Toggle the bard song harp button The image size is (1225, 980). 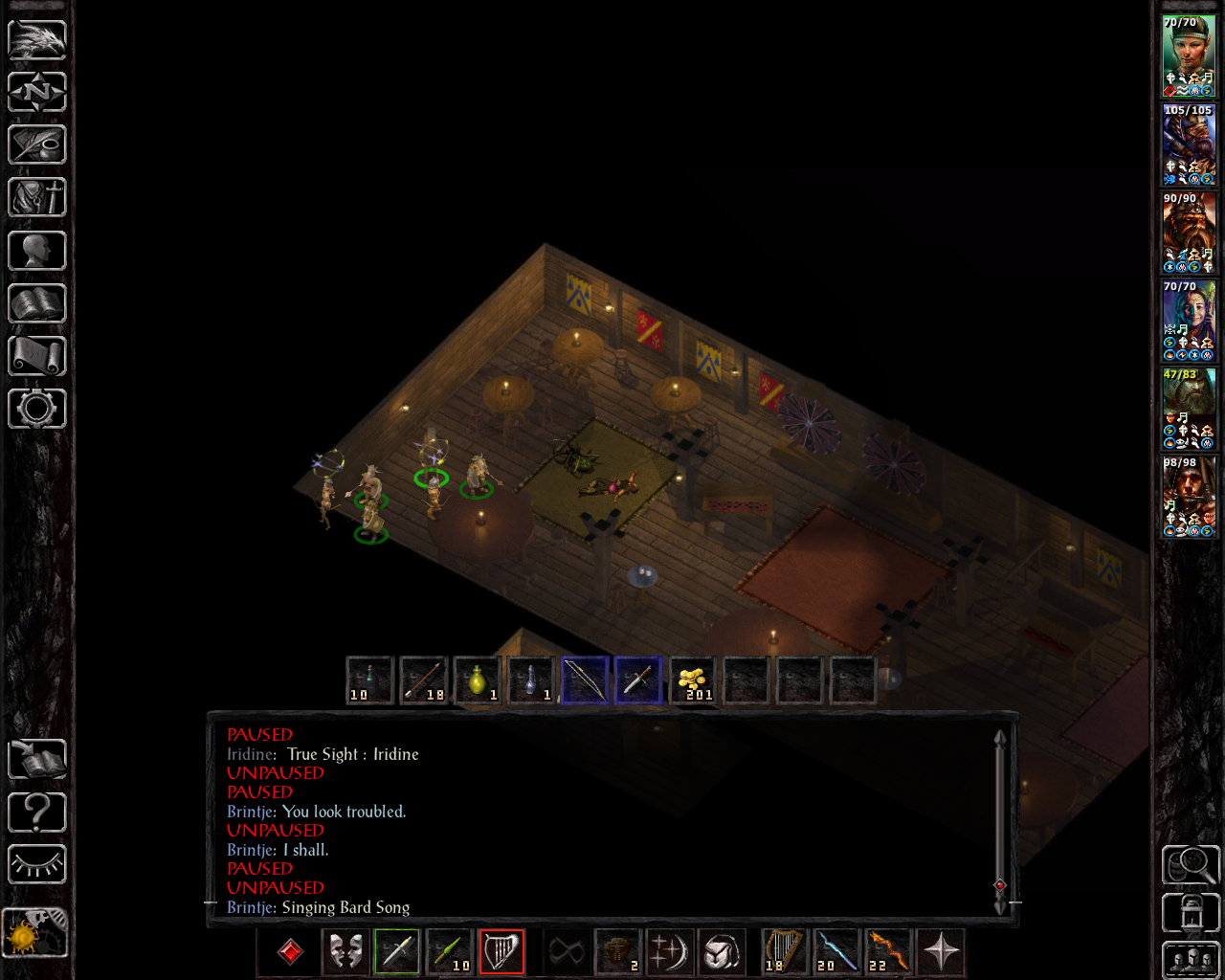pyautogui.click(x=501, y=951)
